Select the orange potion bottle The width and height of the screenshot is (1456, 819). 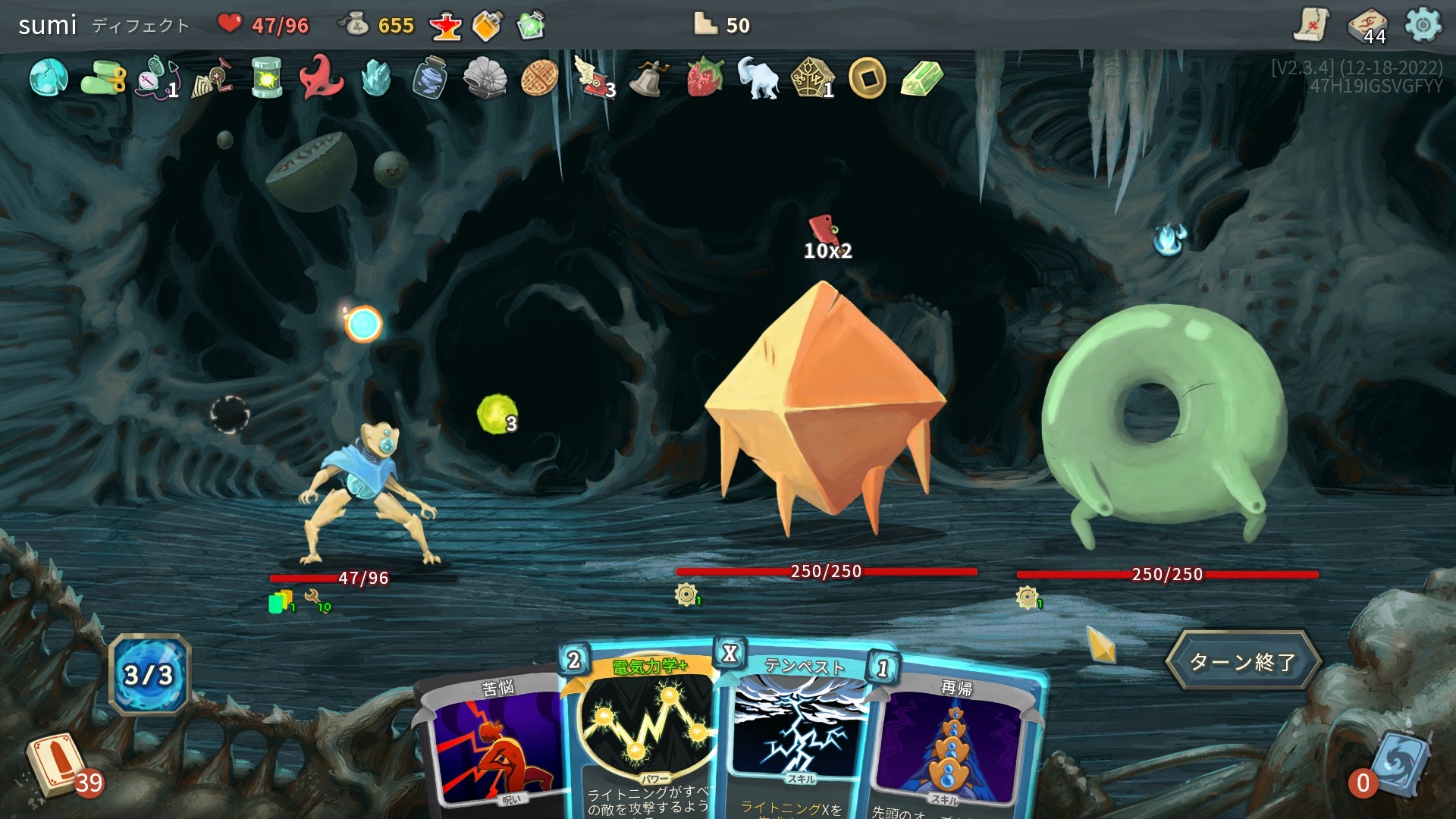(488, 26)
